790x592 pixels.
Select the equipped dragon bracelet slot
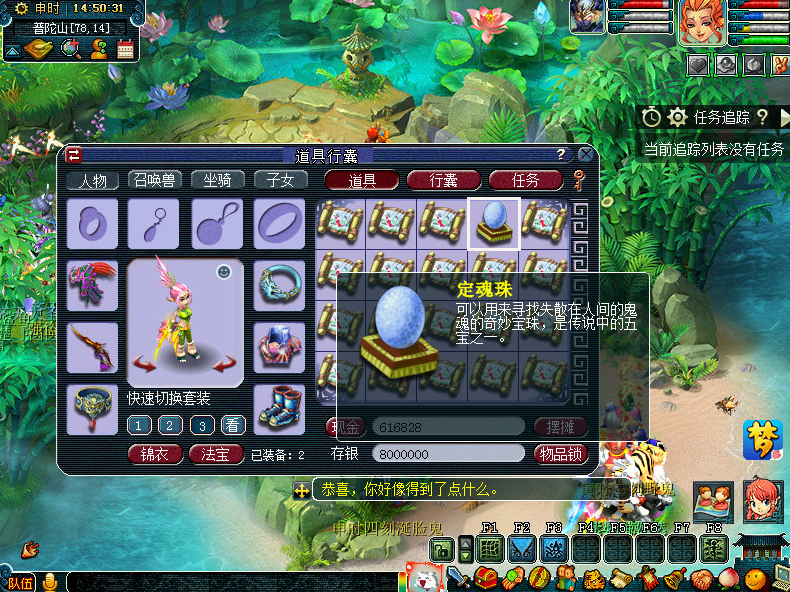coord(279,284)
